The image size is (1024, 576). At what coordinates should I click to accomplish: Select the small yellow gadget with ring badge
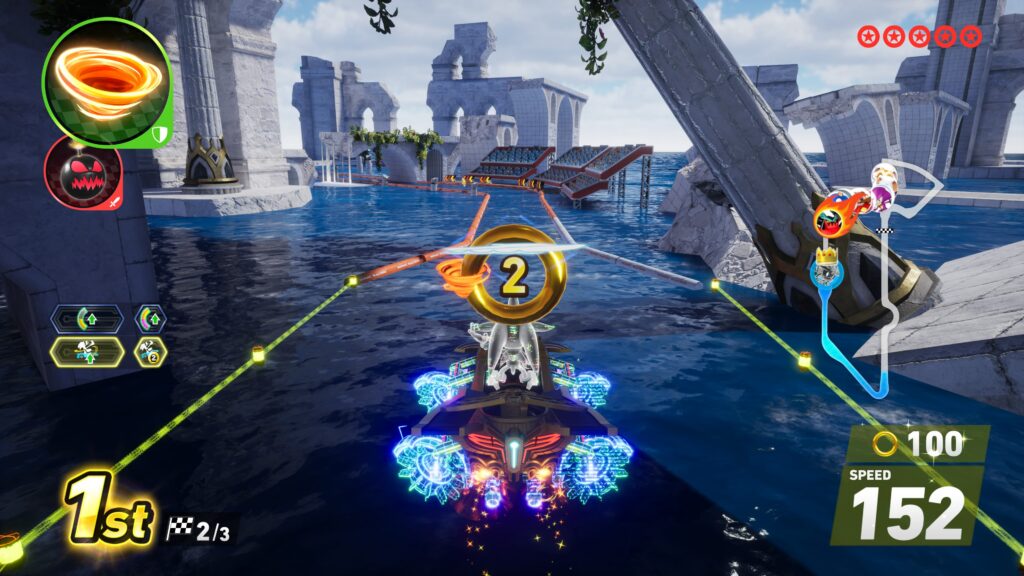coord(151,351)
